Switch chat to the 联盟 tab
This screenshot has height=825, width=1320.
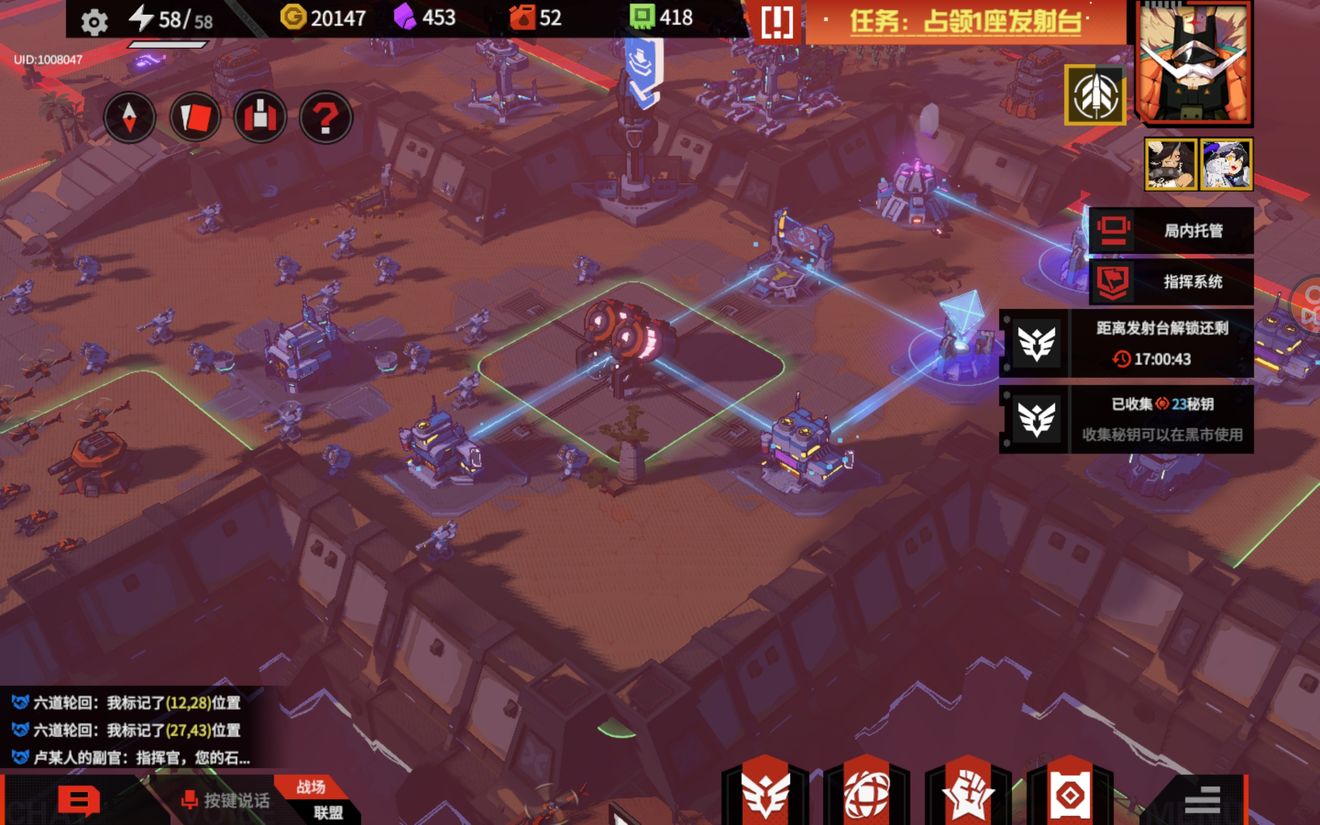328,813
